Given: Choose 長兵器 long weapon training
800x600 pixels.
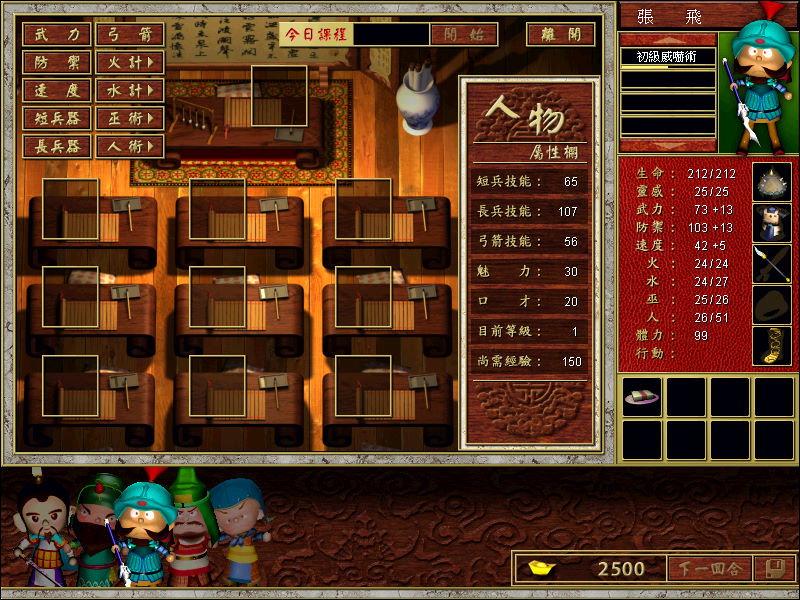Looking at the screenshot, I should (x=57, y=146).
